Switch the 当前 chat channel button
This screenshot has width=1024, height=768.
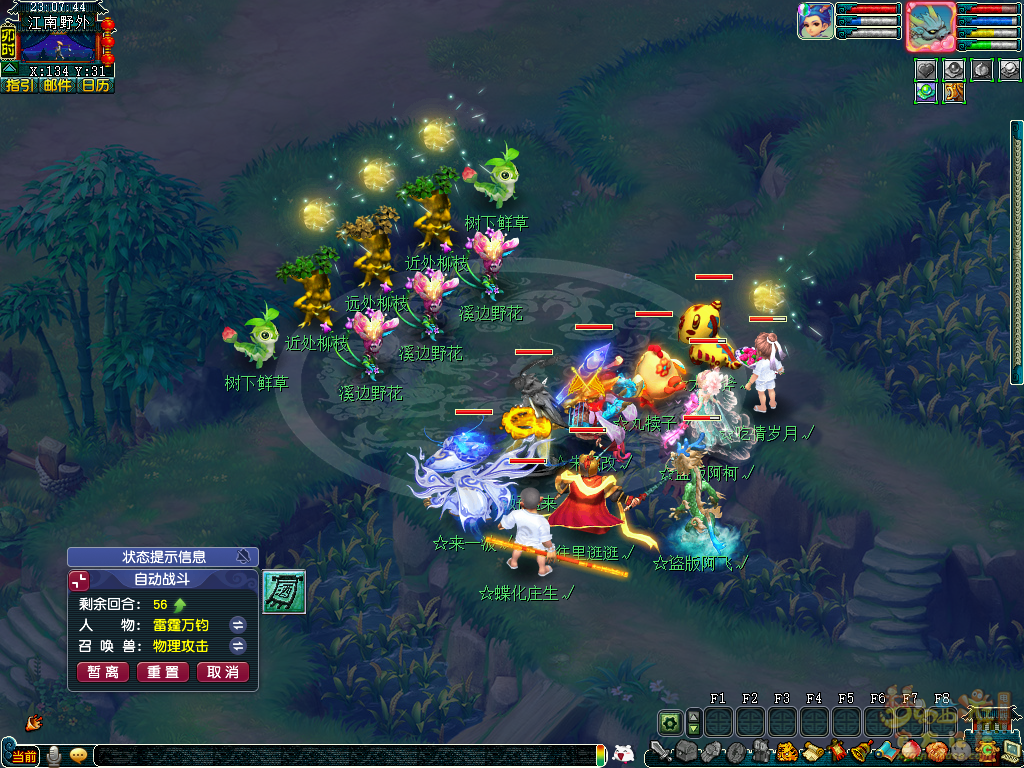tap(20, 756)
